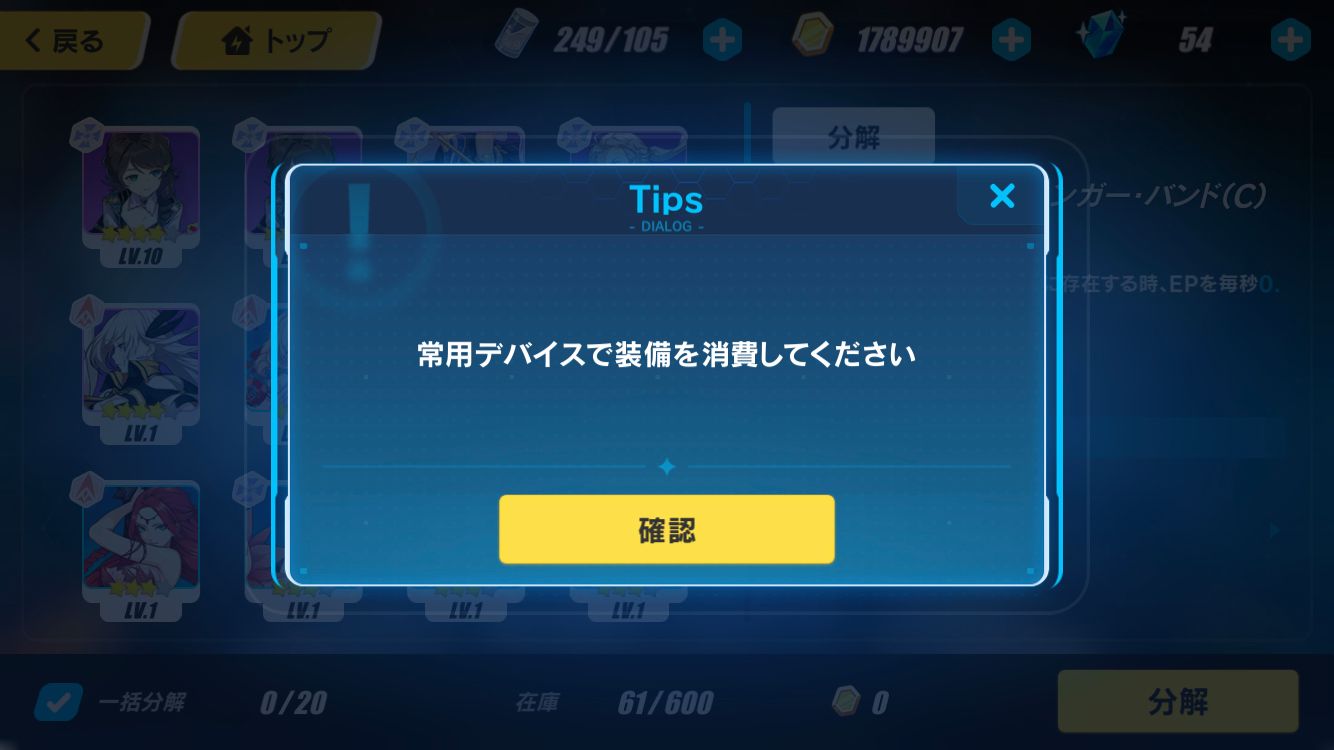1334x750 pixels.
Task: Click the stamina bottle icon
Action: (x=519, y=40)
